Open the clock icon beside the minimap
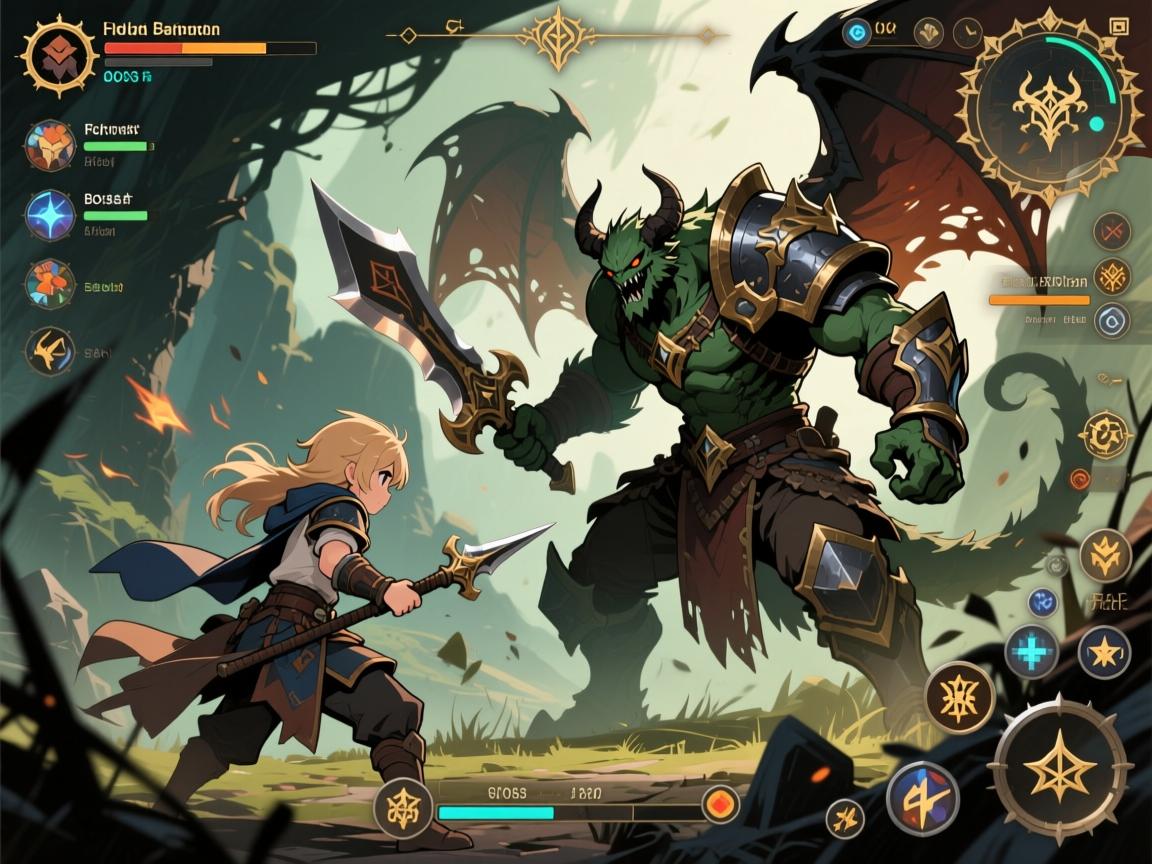Screen dimensions: 1152x864 [966, 33]
